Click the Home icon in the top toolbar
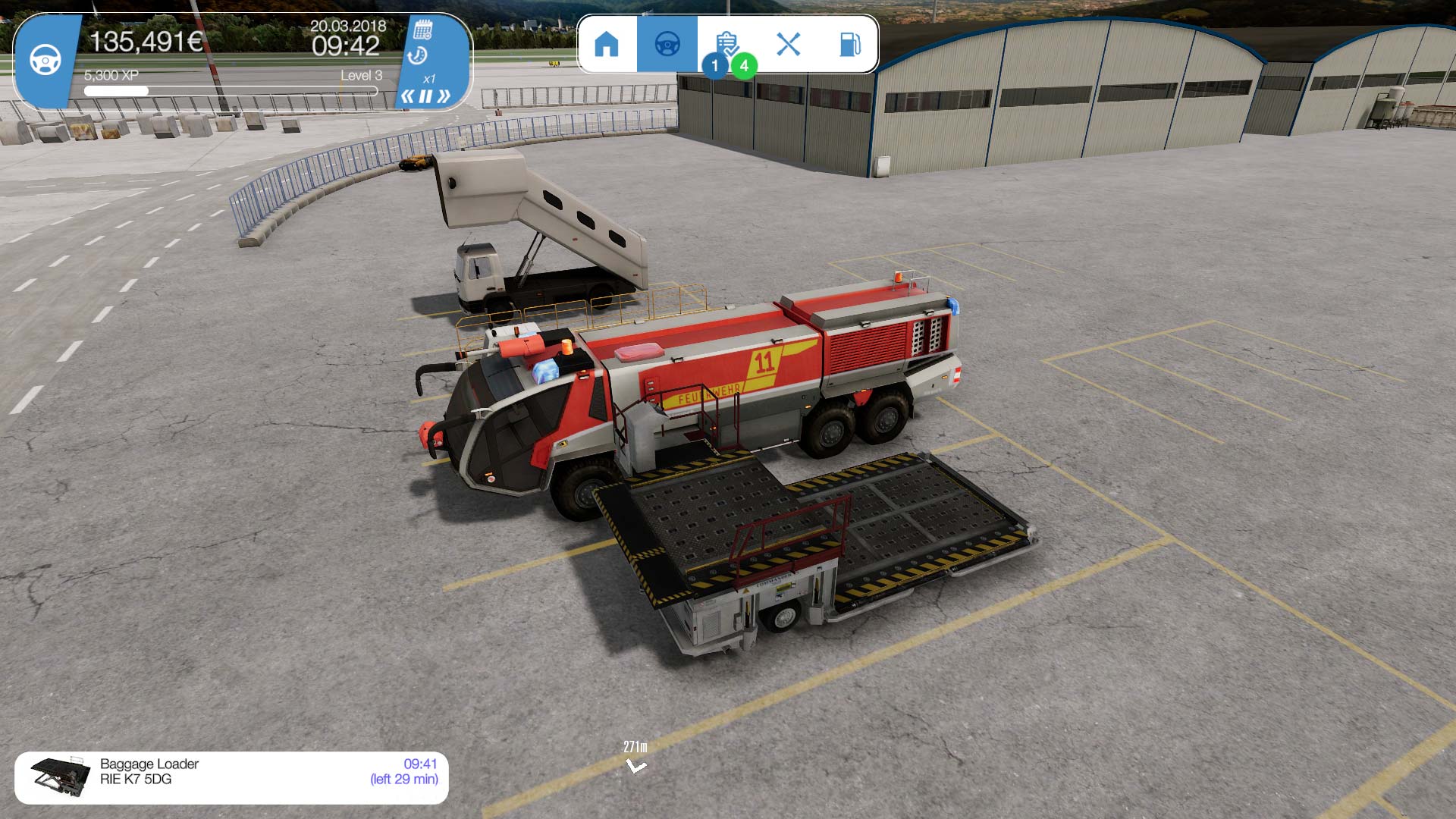Image resolution: width=1456 pixels, height=819 pixels. 607,45
